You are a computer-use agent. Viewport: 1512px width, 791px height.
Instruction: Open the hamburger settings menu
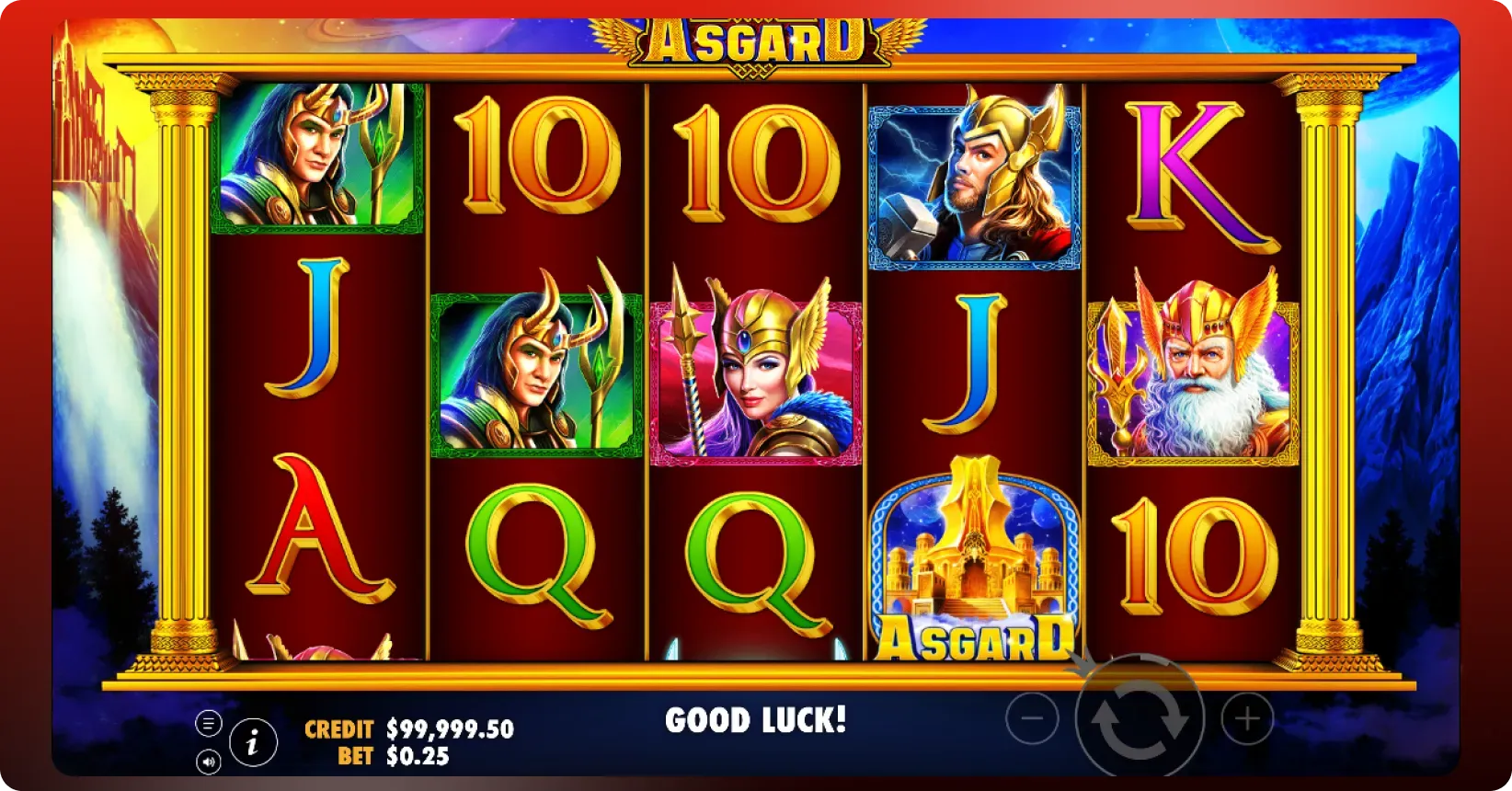coord(209,724)
